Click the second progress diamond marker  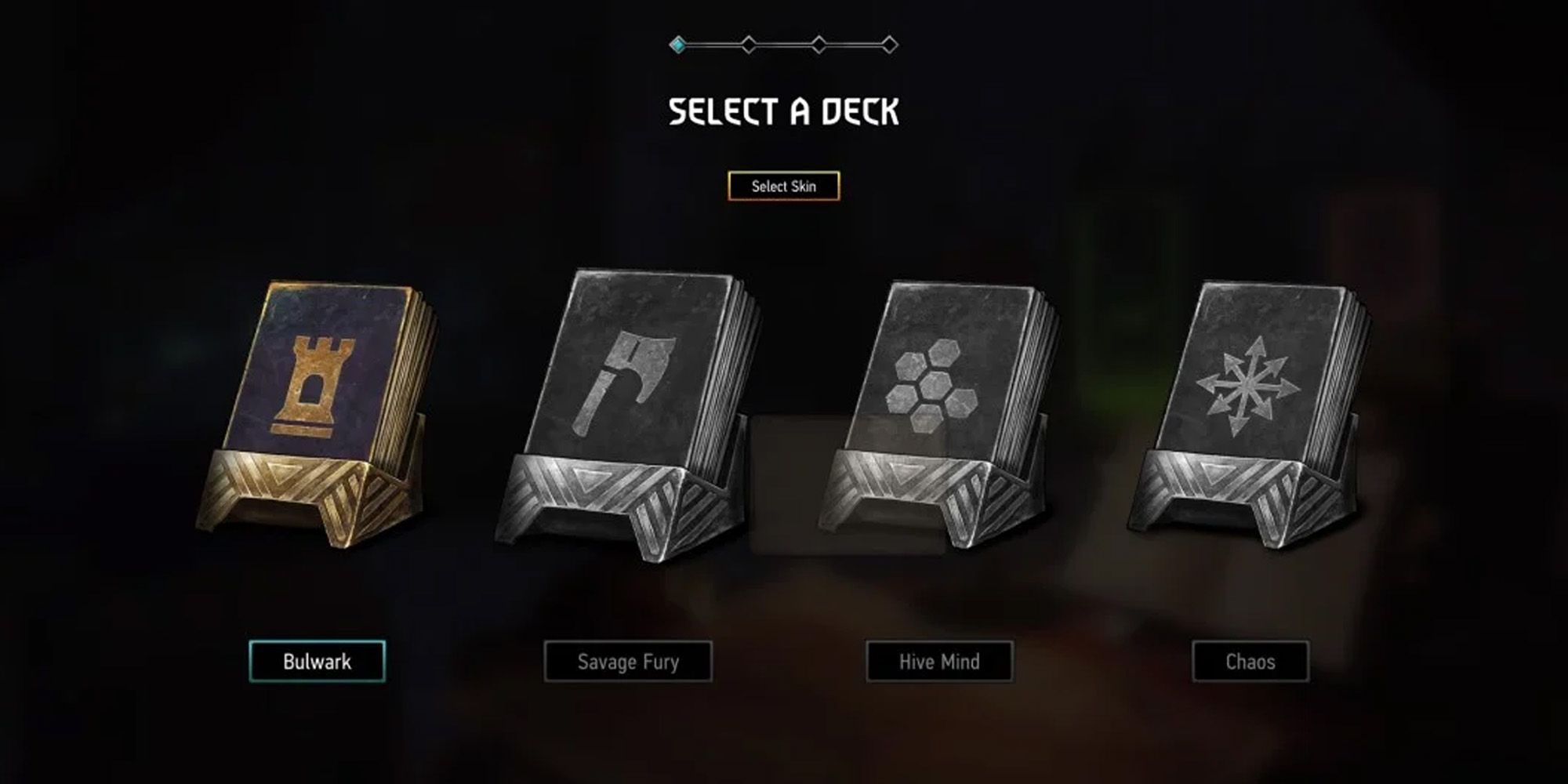tap(749, 44)
